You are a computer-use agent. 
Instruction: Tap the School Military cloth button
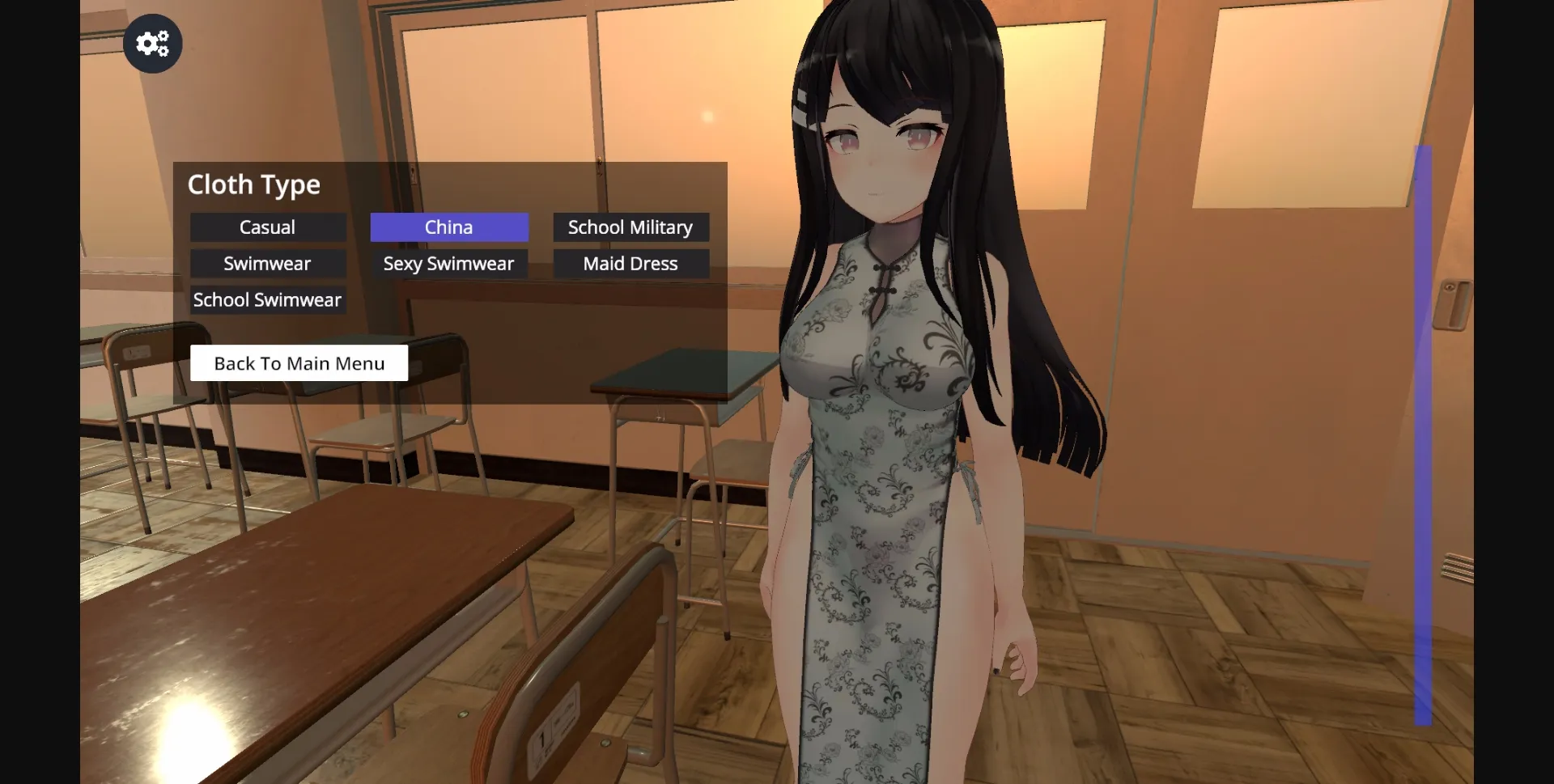pos(631,227)
